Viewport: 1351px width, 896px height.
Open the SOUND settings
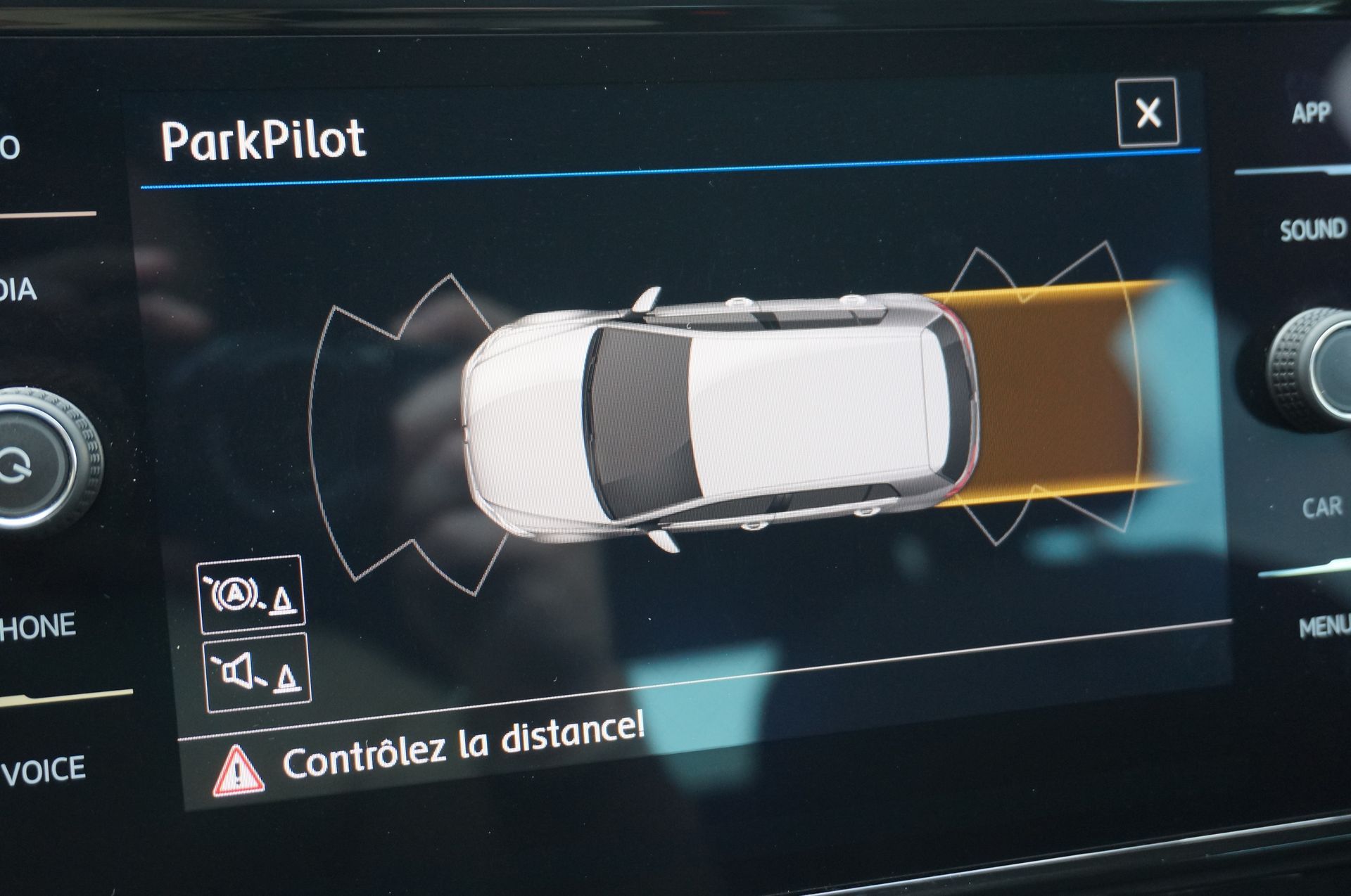(x=1312, y=230)
